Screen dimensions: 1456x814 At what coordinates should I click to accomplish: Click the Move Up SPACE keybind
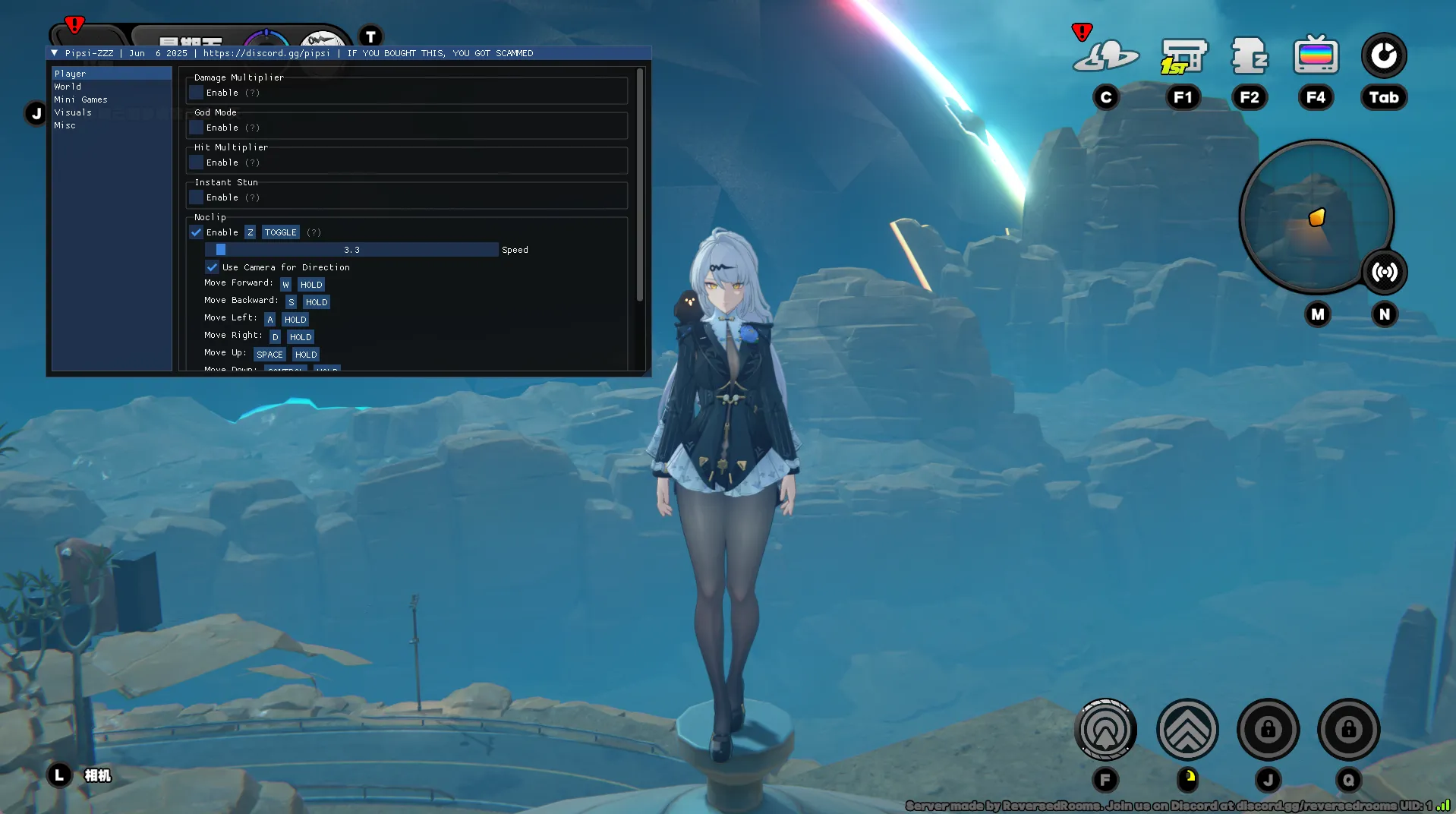point(269,355)
